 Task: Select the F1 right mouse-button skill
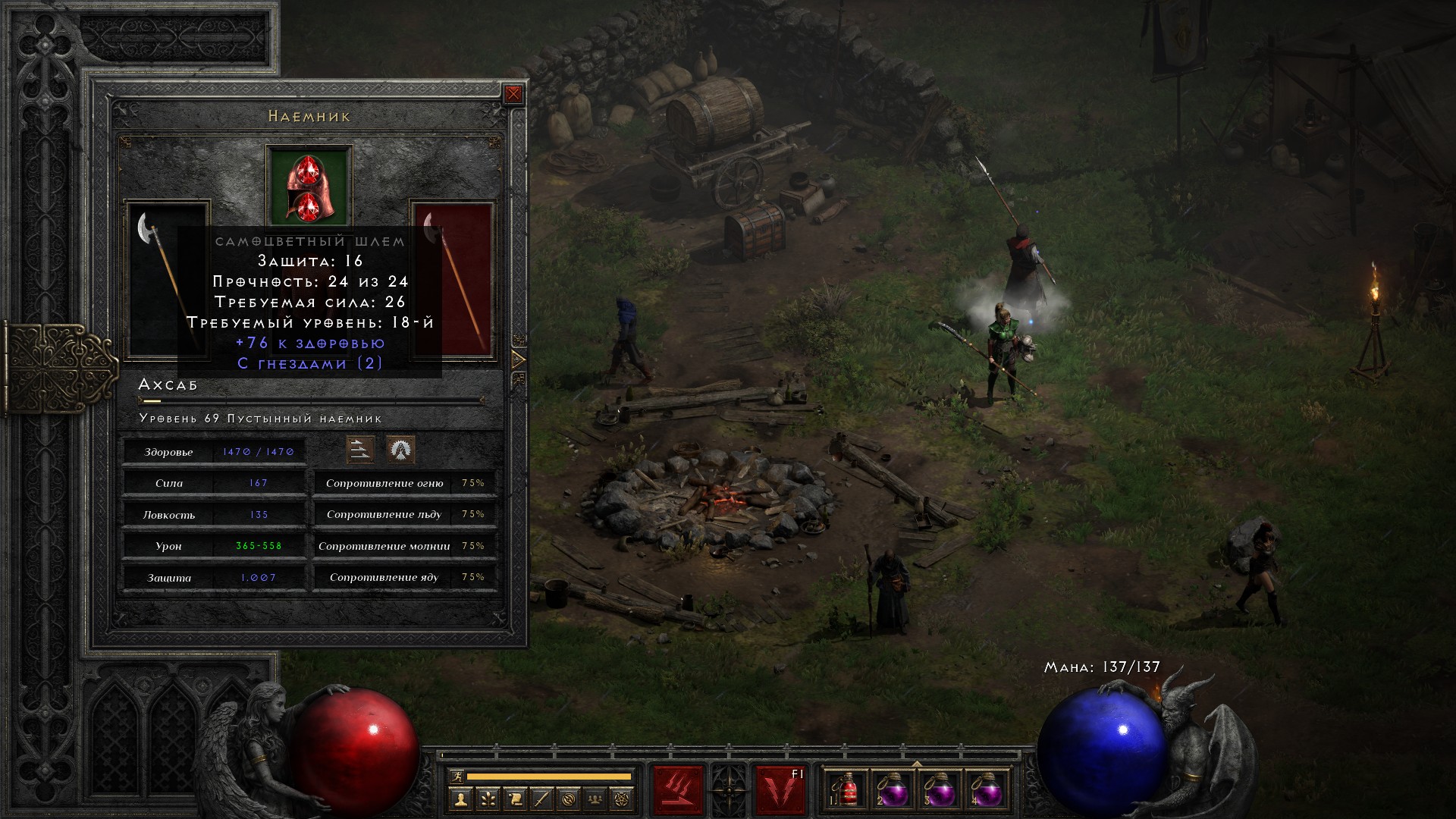pos(780,790)
